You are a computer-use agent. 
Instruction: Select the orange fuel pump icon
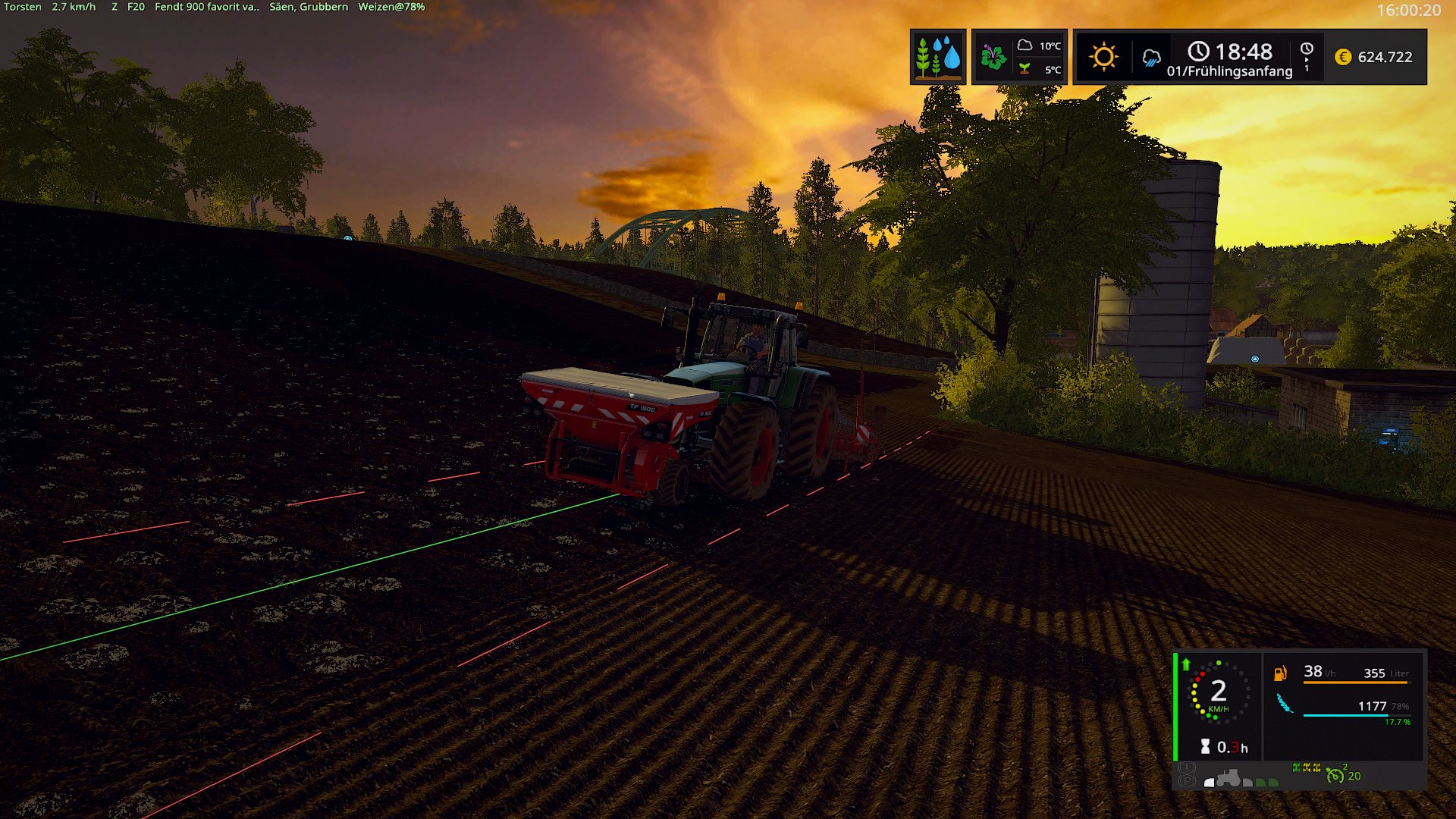1280,673
